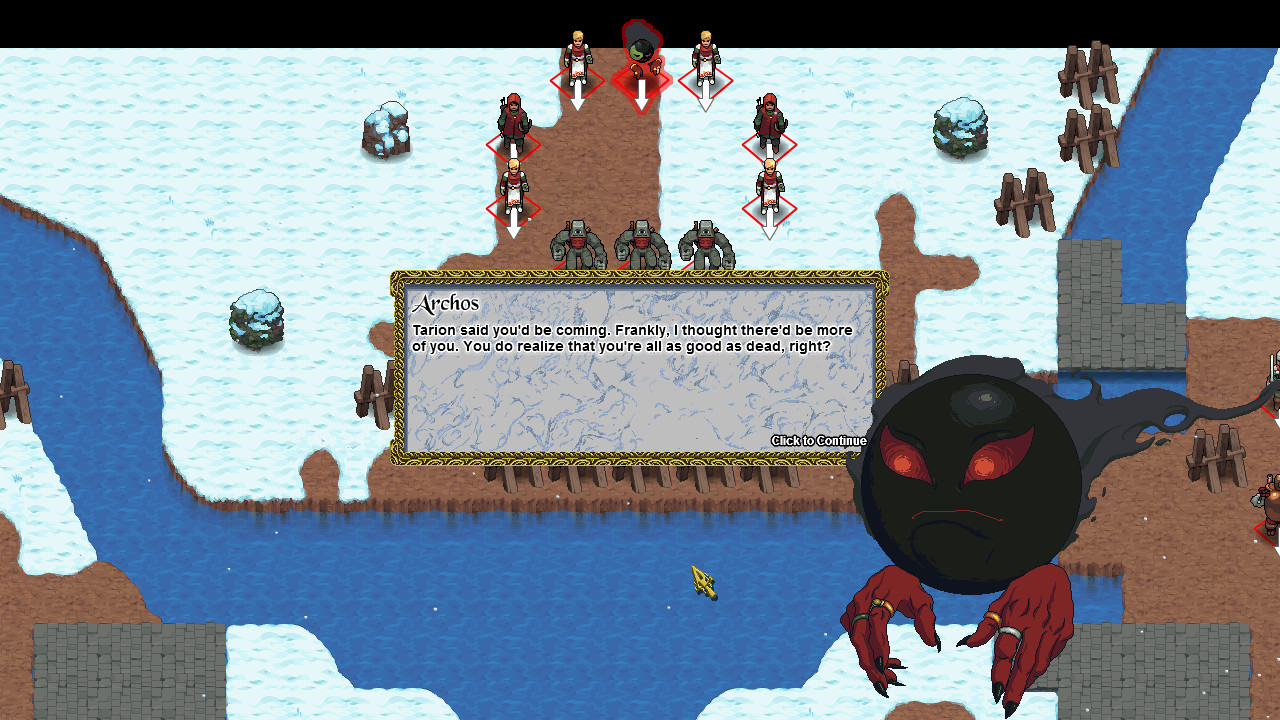This screenshot has height=720, width=1280.
Task: Click the white movement arrow below the leader
Action: (640, 97)
